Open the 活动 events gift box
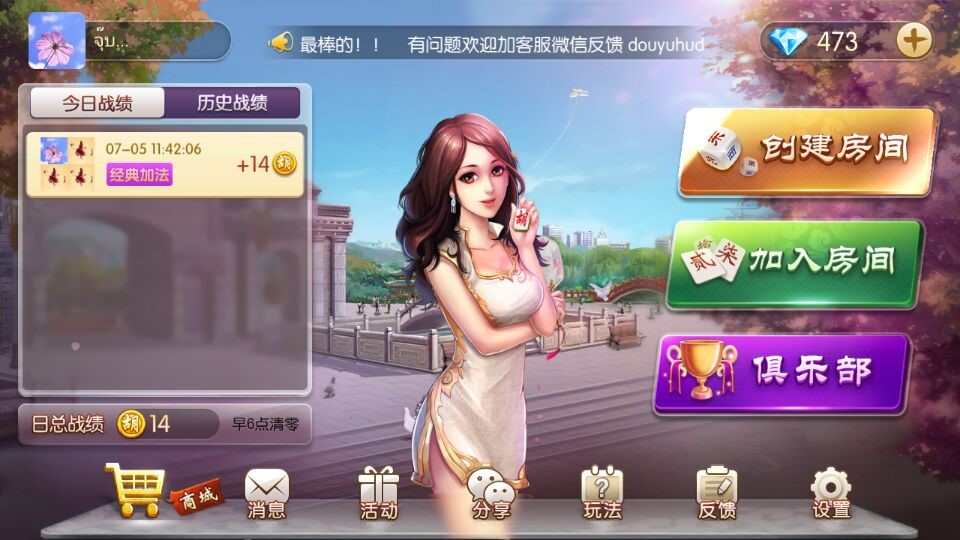Screen dimensions: 960x540 (379, 493)
